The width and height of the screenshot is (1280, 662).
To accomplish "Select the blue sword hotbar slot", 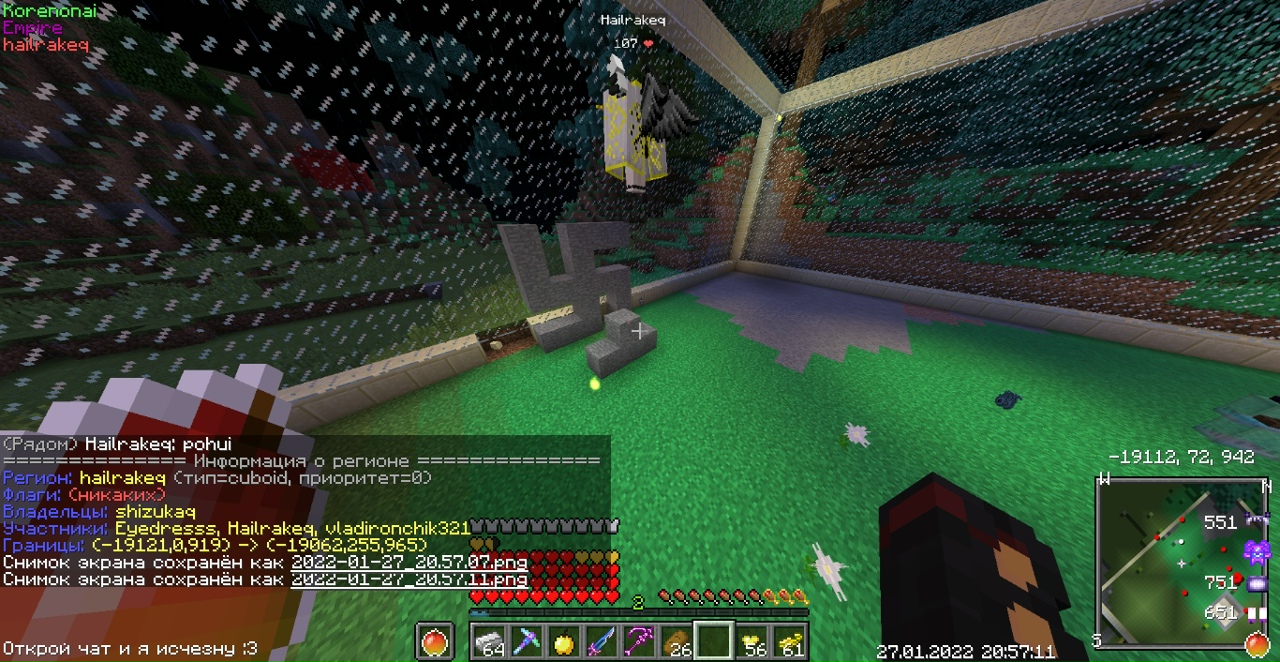I will [601, 641].
